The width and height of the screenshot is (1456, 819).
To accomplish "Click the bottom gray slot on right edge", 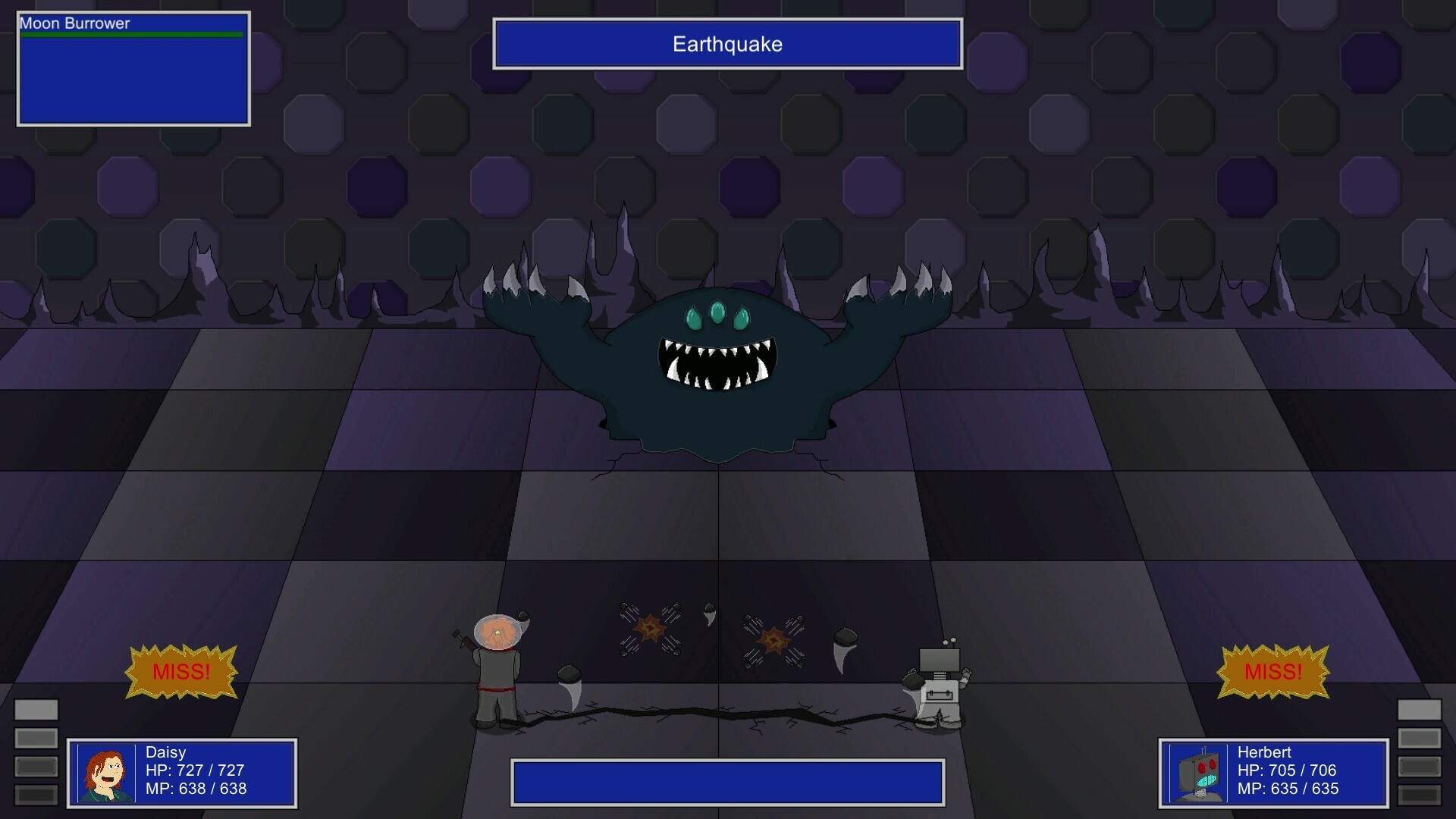I will point(1420,795).
